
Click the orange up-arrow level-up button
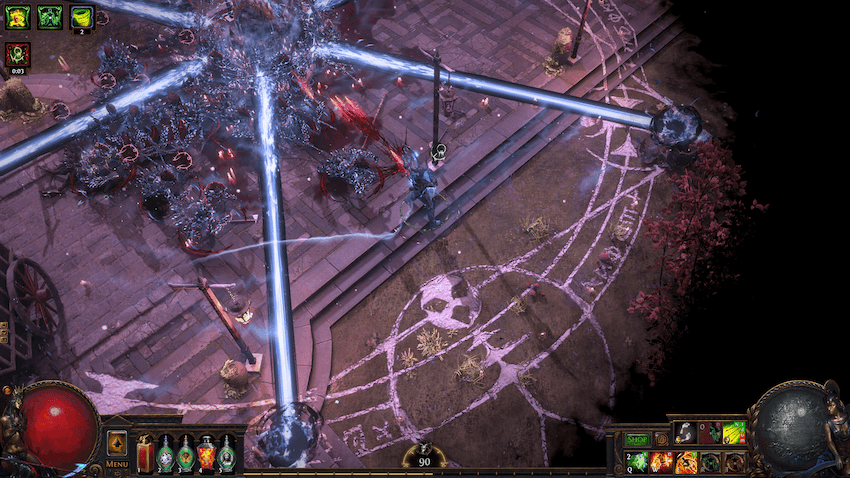[x=117, y=443]
